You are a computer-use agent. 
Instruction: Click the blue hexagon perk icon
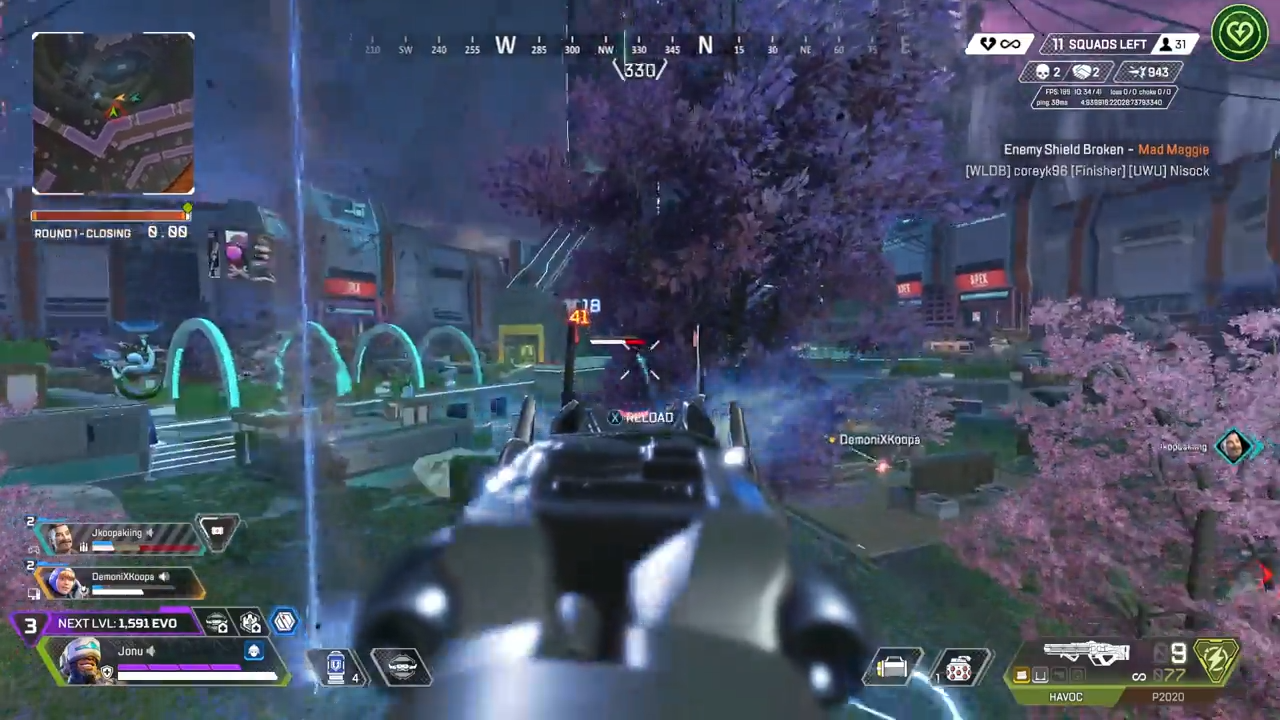[285, 622]
